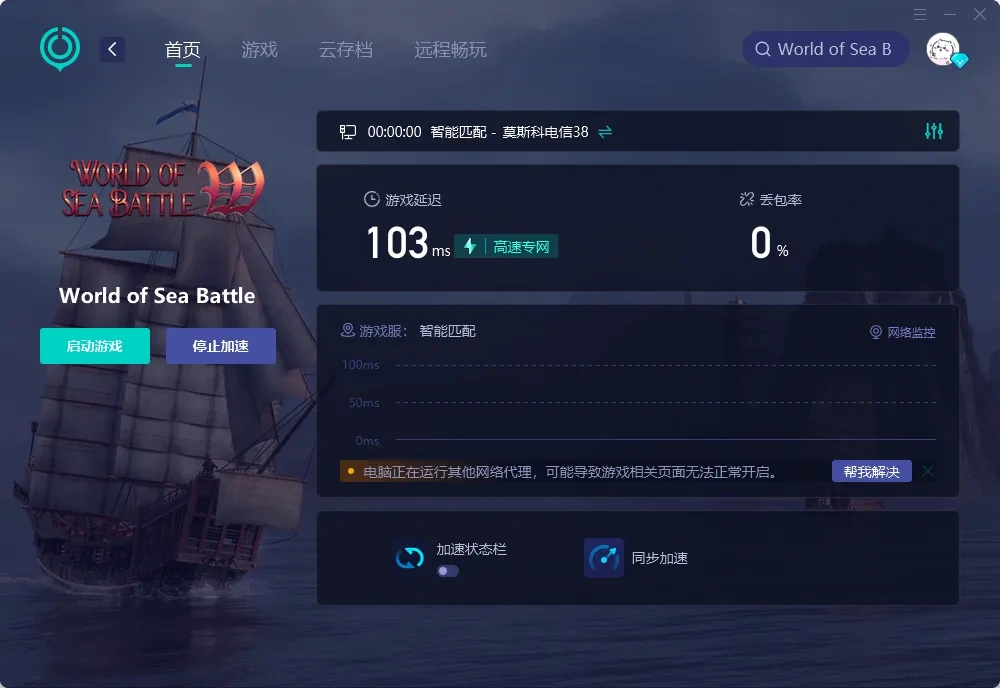Click the 启动游戏 launch game button
Screen dimensions: 1000x688
pos(95,346)
